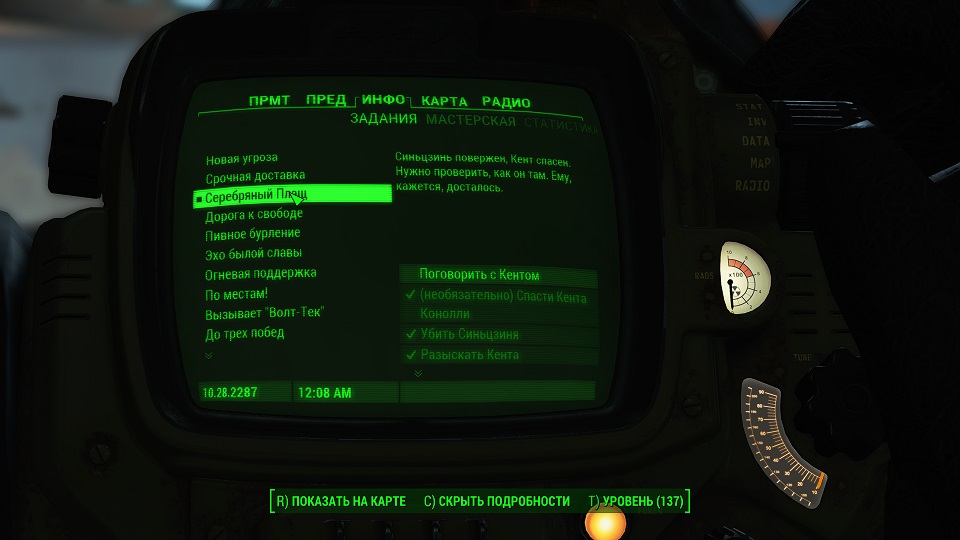Select the Эхо былой славы quest
Viewport: 960px width, 540px height.
254,253
